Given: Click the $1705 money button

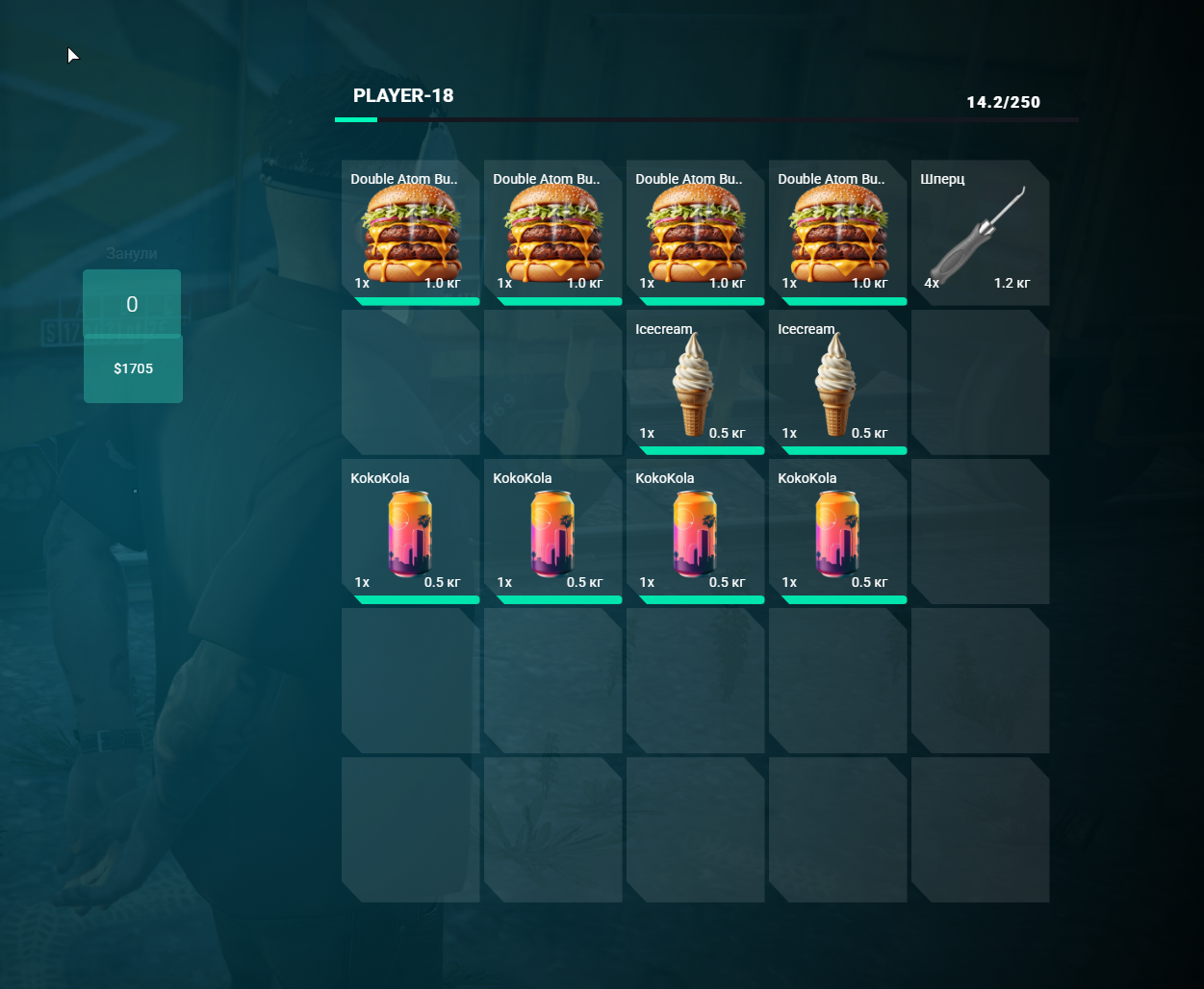Looking at the screenshot, I should point(133,369).
